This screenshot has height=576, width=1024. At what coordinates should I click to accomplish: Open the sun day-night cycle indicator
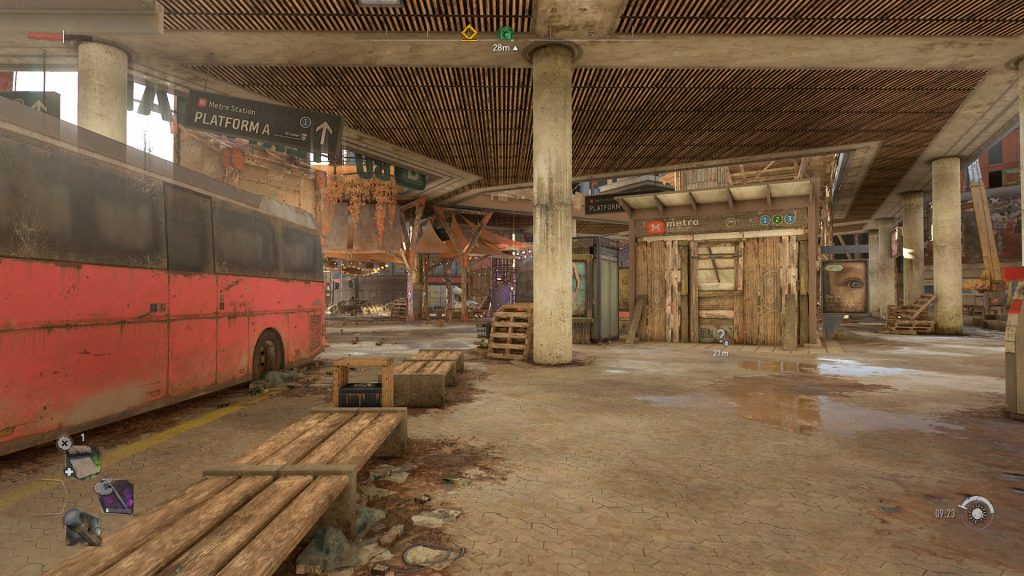click(x=977, y=511)
